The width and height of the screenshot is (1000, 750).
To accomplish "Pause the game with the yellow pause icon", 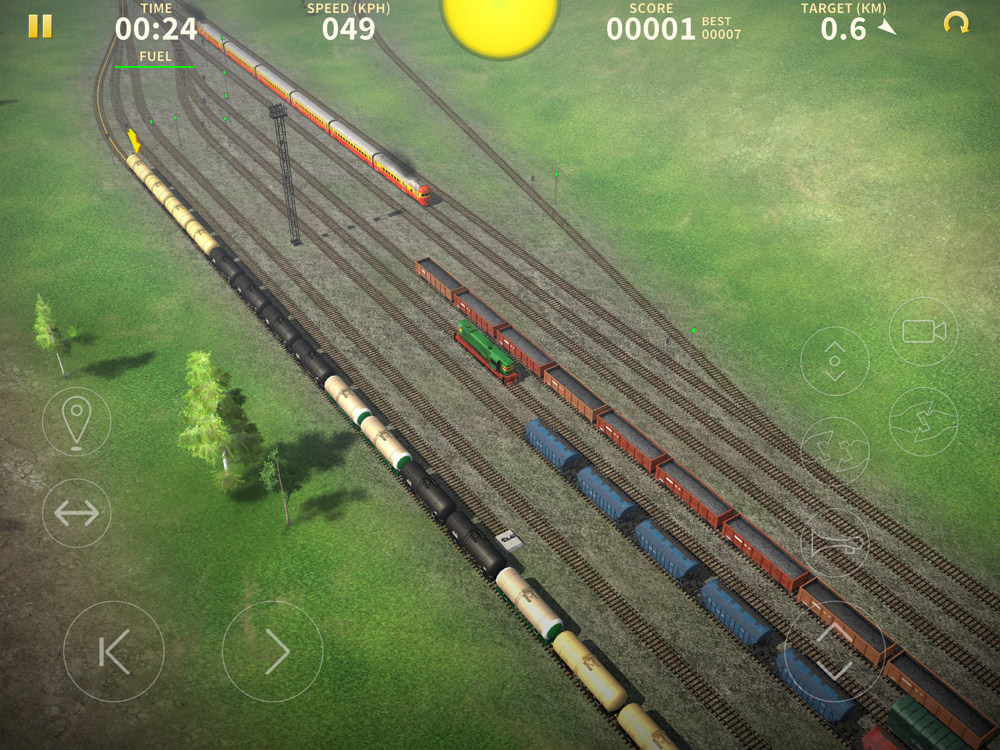I will click(x=40, y=26).
